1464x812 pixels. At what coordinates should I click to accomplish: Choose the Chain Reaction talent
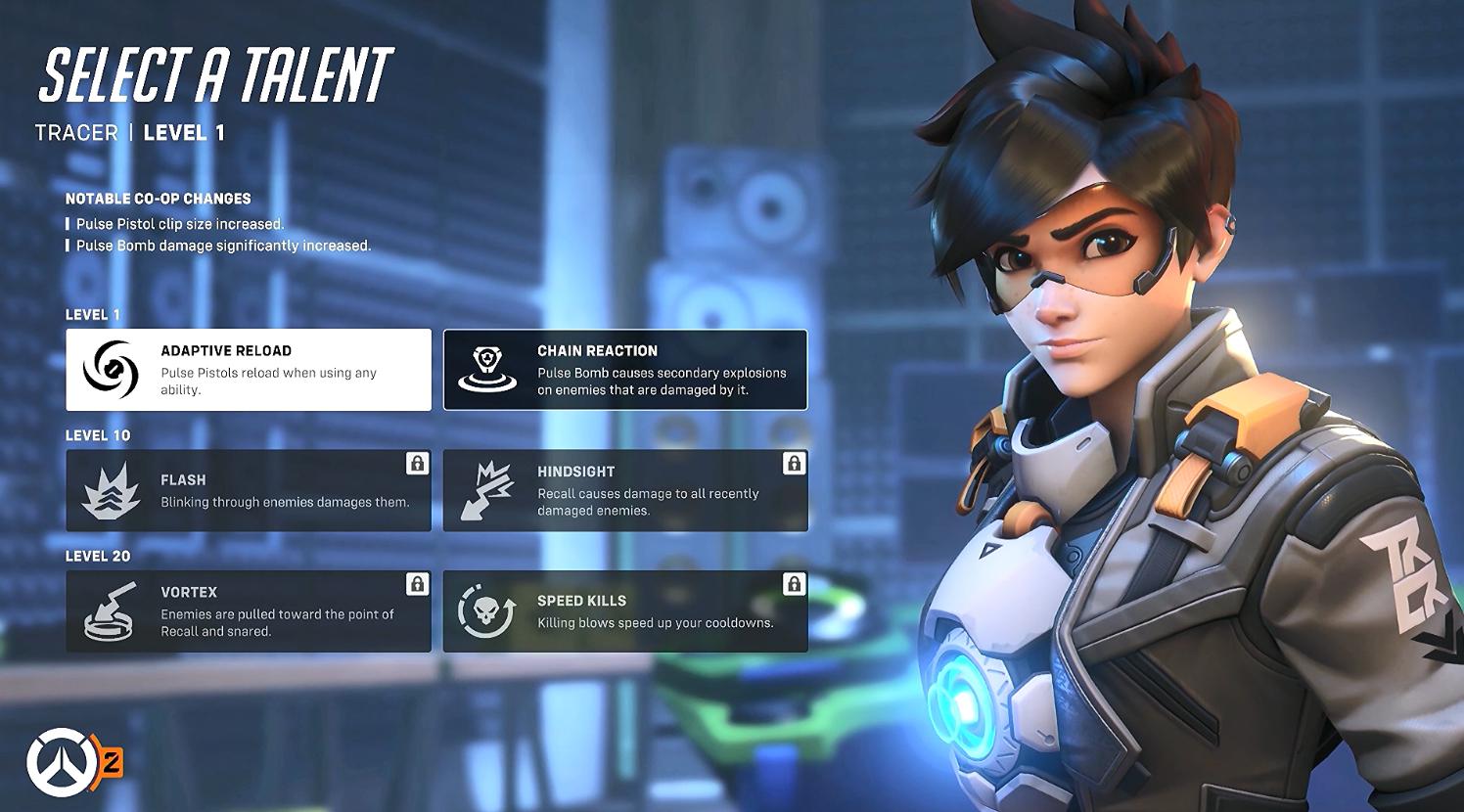(625, 370)
